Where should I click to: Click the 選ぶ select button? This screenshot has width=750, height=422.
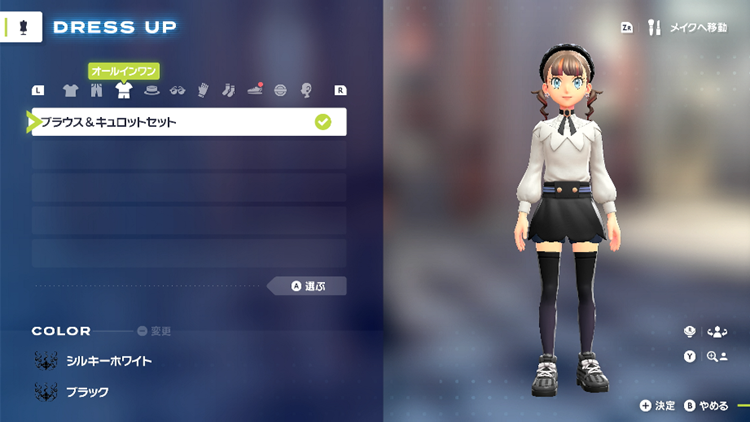point(308,286)
